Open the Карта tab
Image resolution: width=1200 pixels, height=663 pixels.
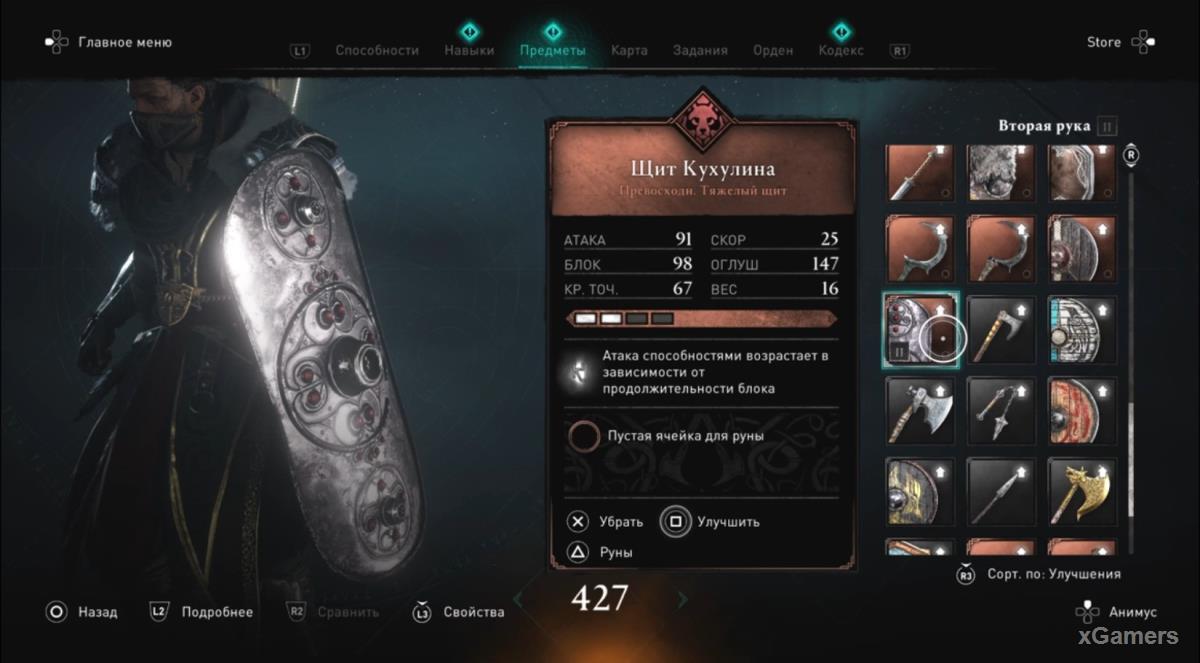[629, 50]
